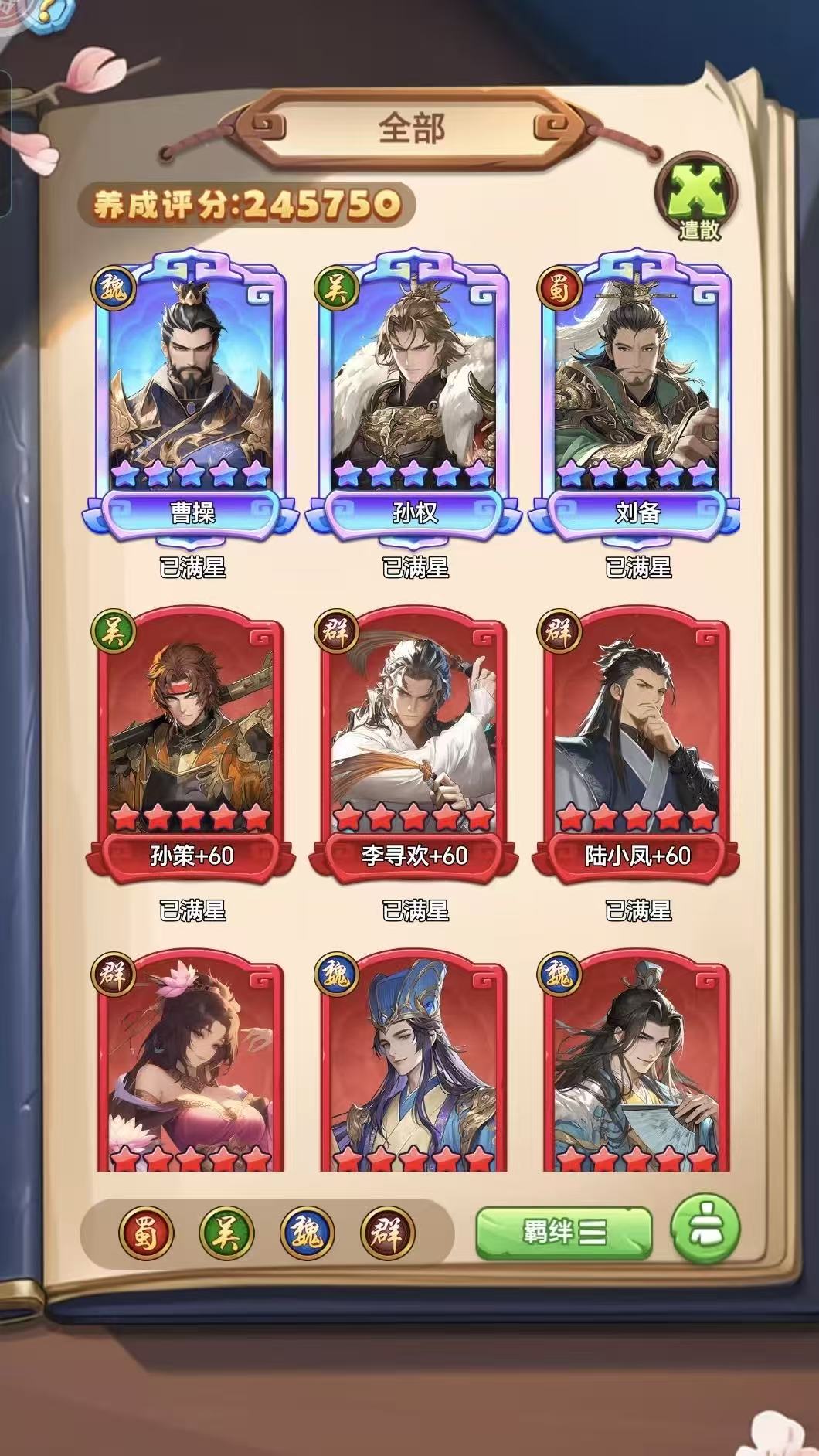Image resolution: width=819 pixels, height=1456 pixels.
Task: Click the 全部 header banner
Action: 412,128
